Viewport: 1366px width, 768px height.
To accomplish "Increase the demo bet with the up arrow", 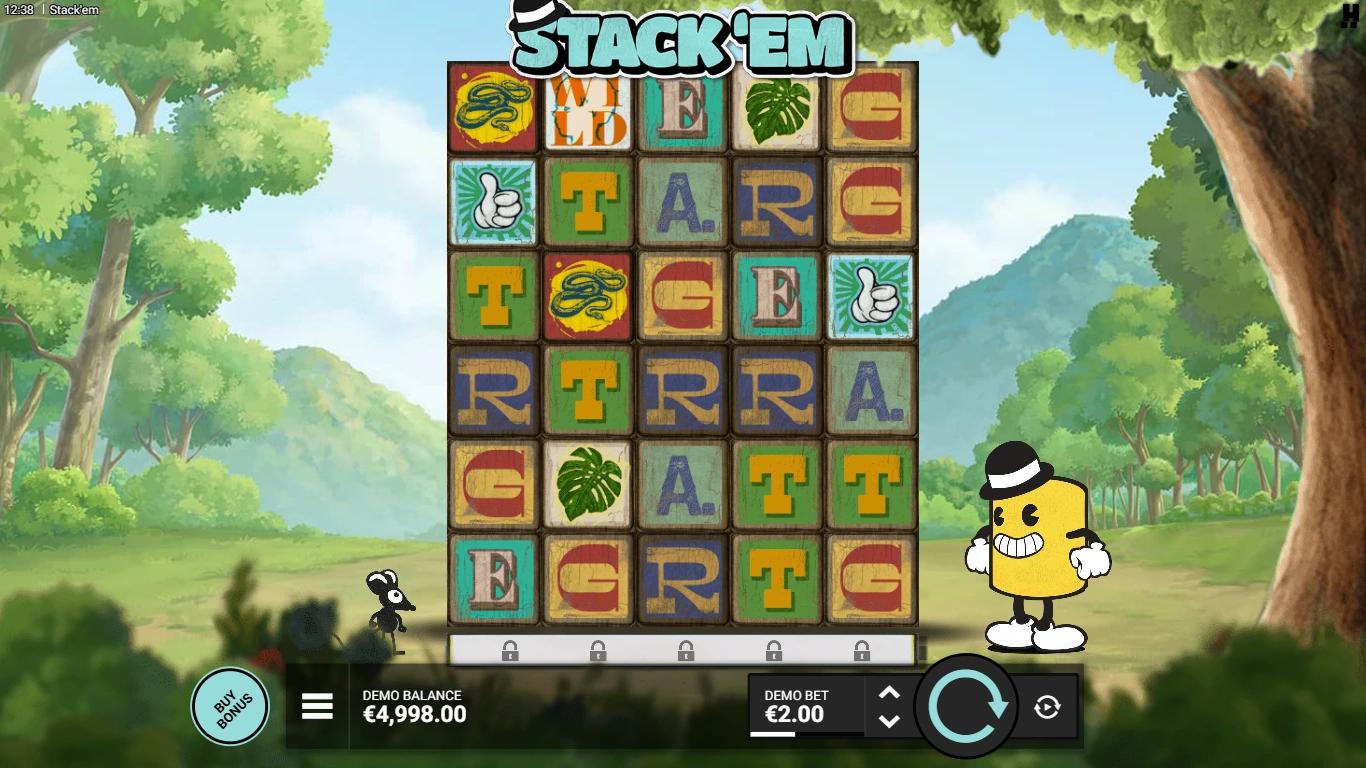I will click(889, 693).
